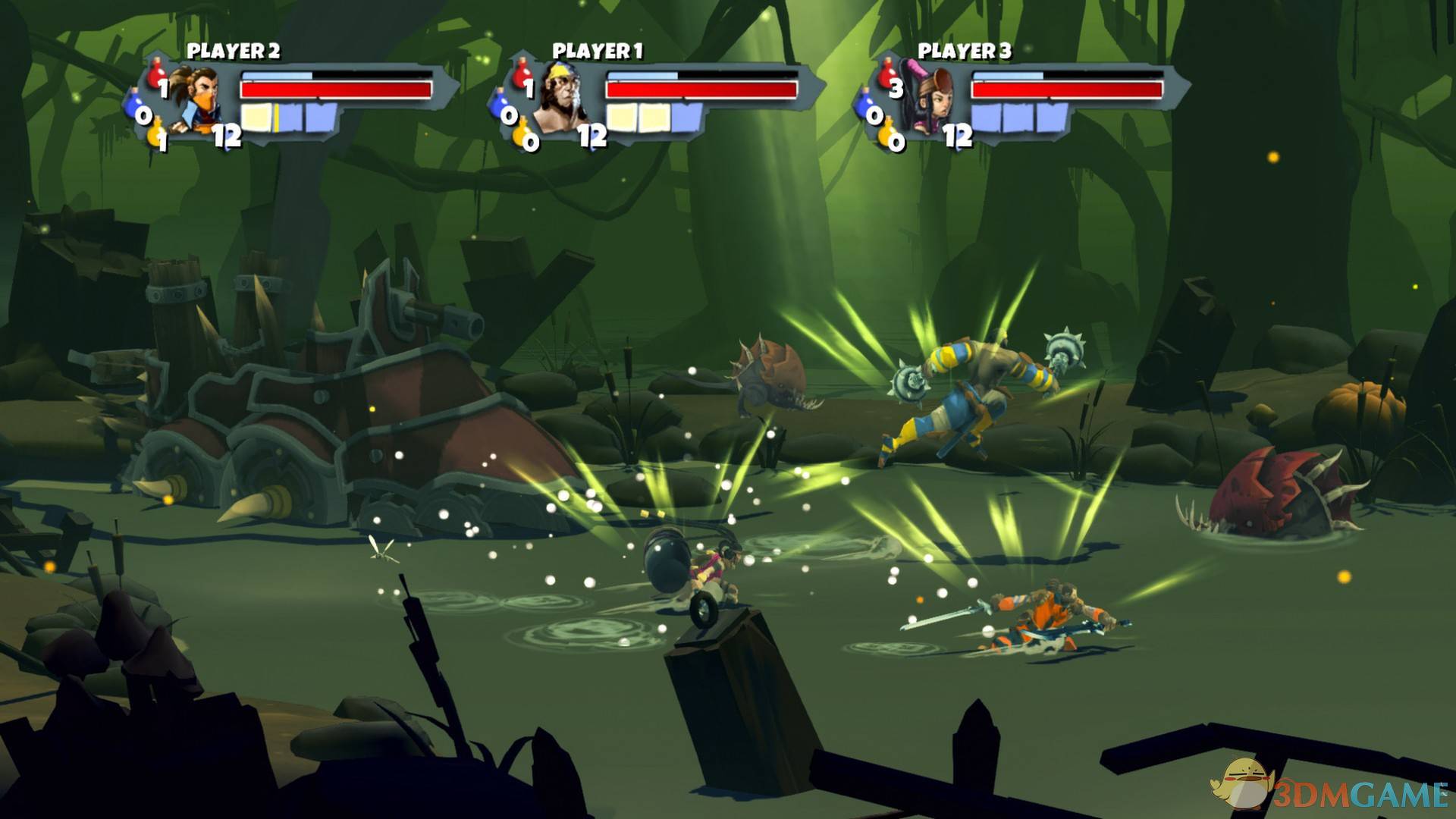
Task: Select Player 3's pink-haired girl portrait
Action: point(927,100)
